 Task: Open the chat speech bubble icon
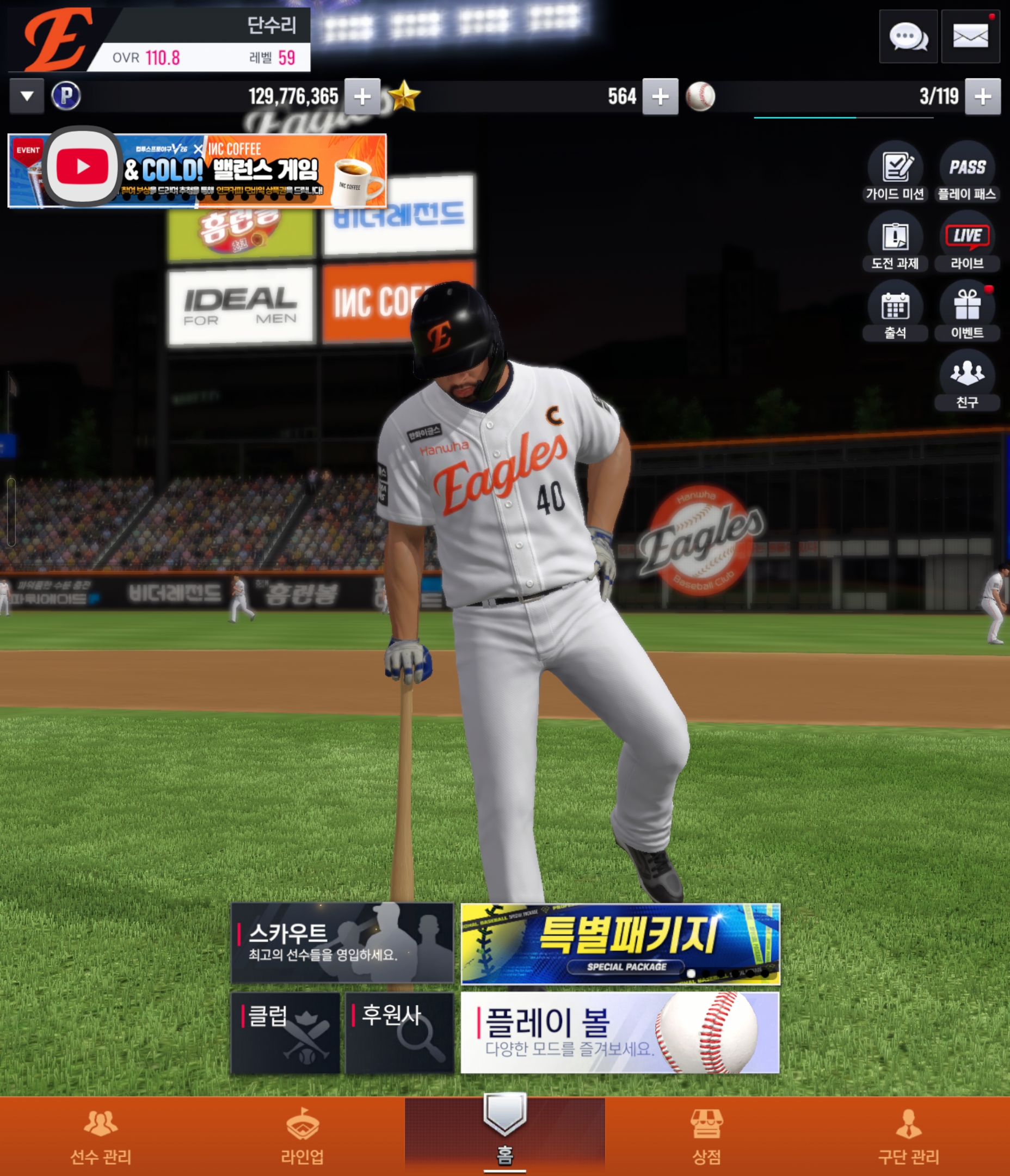click(908, 37)
